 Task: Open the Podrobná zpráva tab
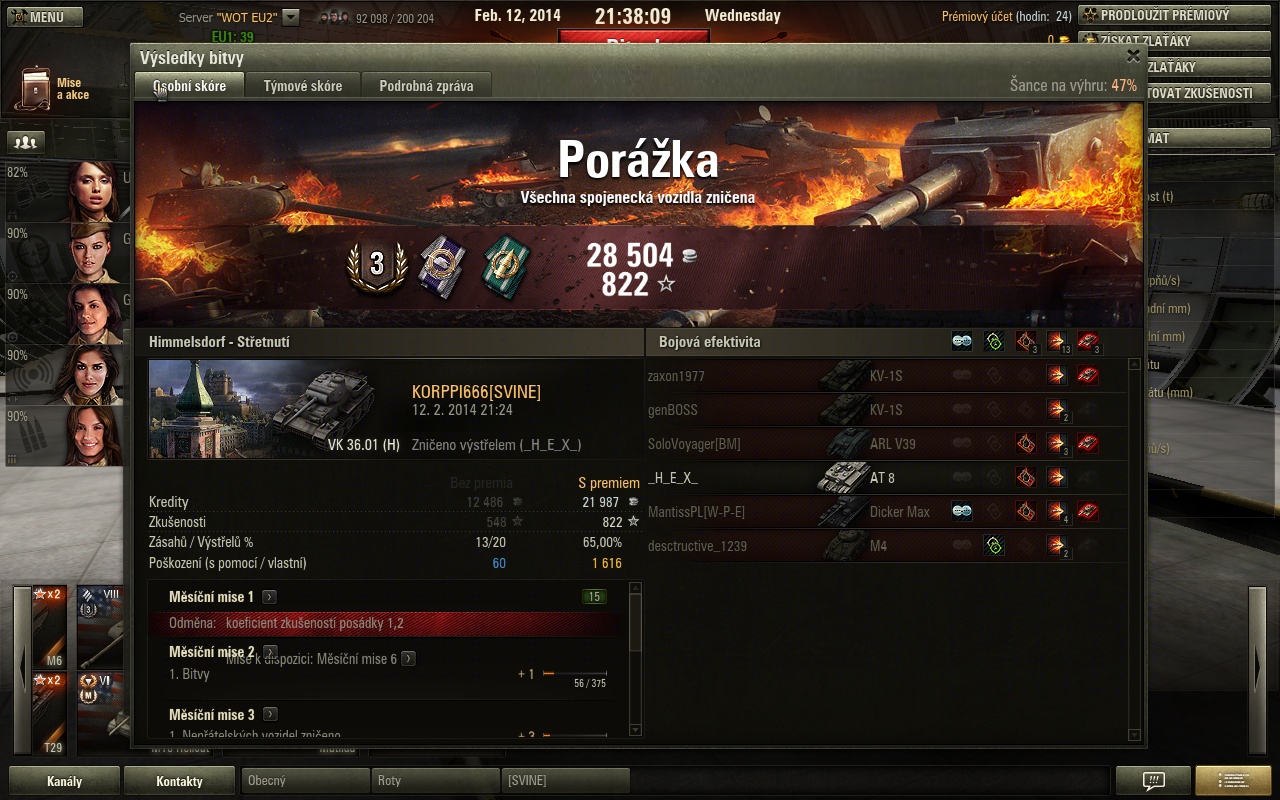pyautogui.click(x=426, y=86)
